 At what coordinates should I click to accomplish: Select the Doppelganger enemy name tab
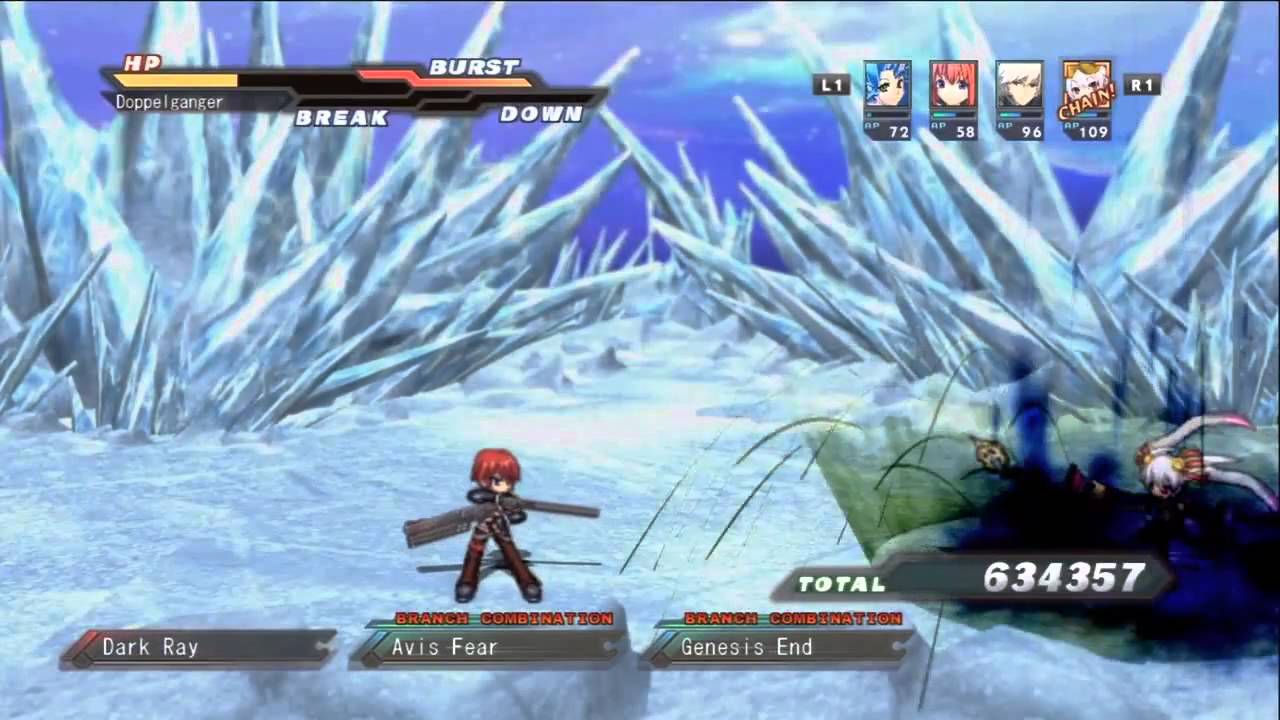point(169,101)
